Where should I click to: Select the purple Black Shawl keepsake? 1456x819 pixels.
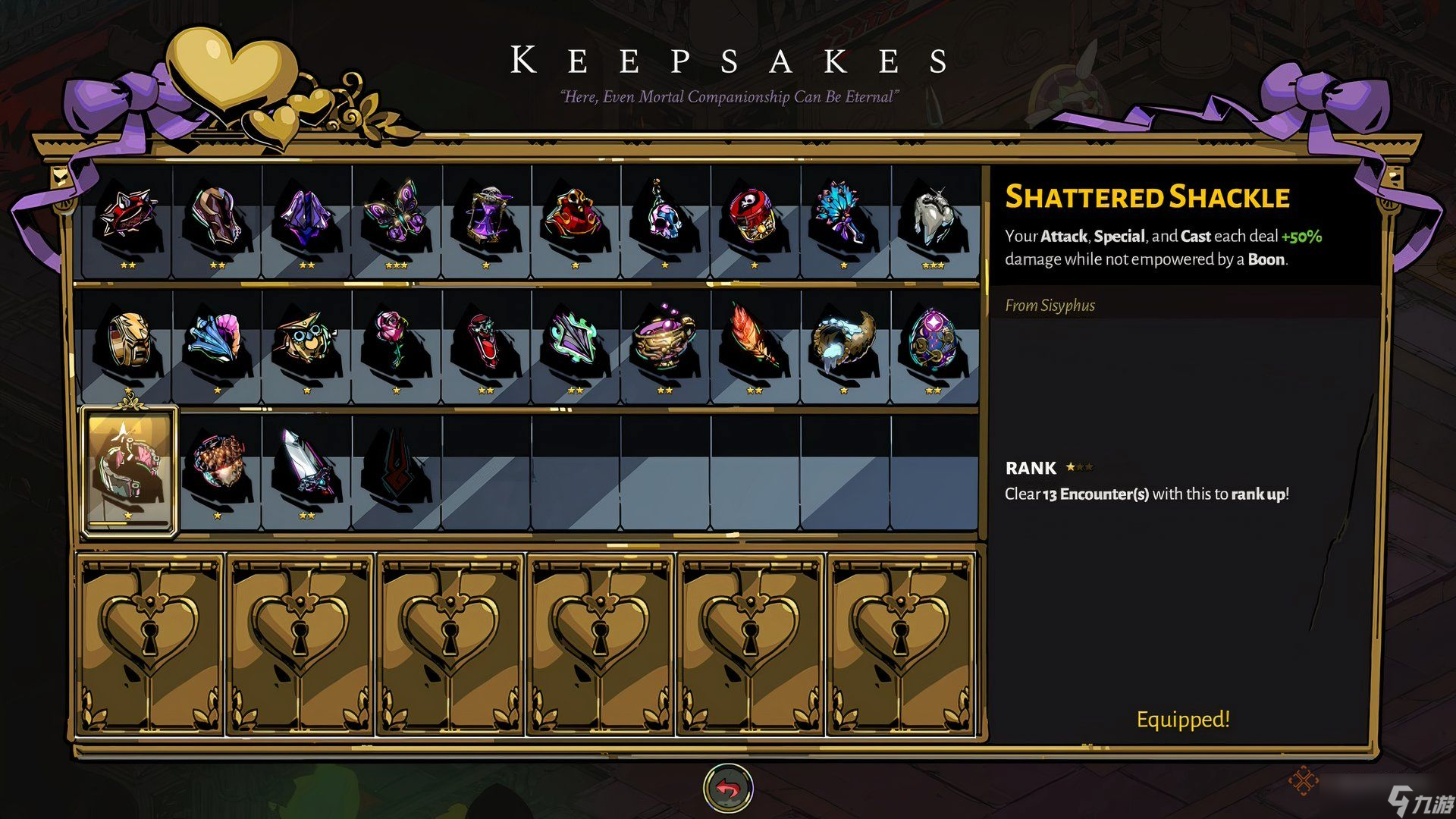[x=306, y=218]
